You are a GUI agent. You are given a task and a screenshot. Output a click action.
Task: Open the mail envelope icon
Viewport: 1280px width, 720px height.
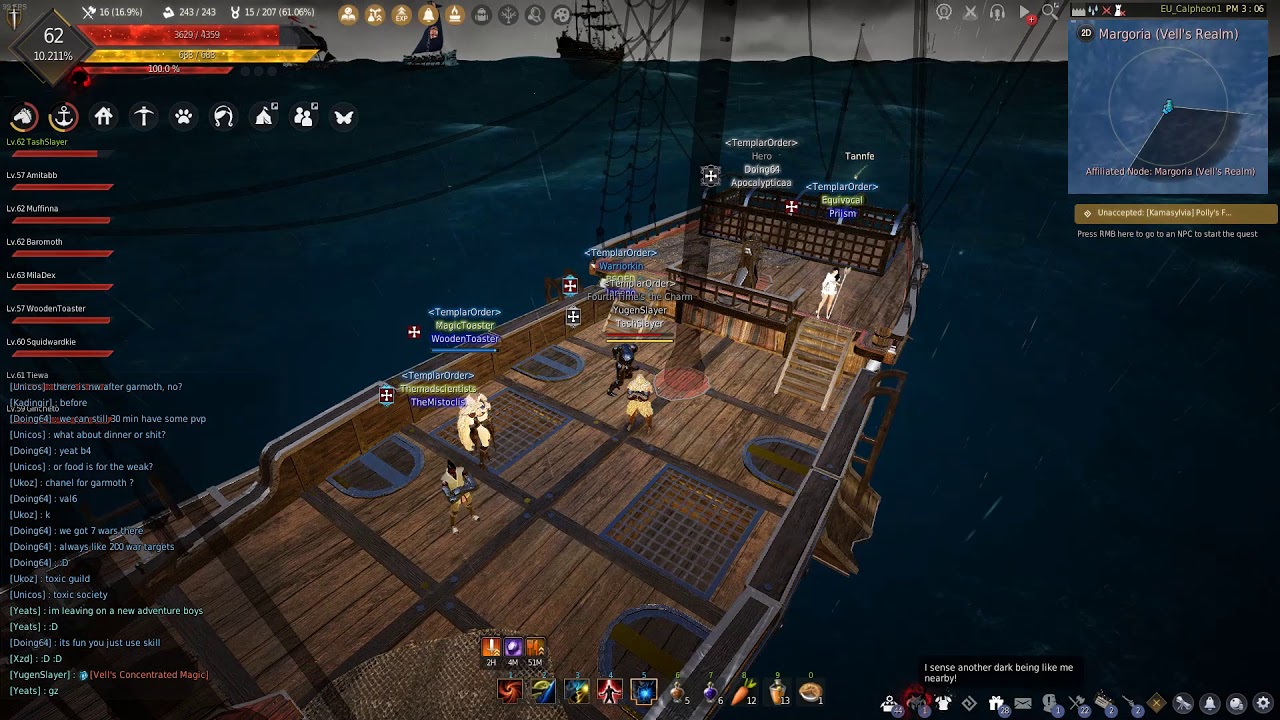pyautogui.click(x=1022, y=704)
